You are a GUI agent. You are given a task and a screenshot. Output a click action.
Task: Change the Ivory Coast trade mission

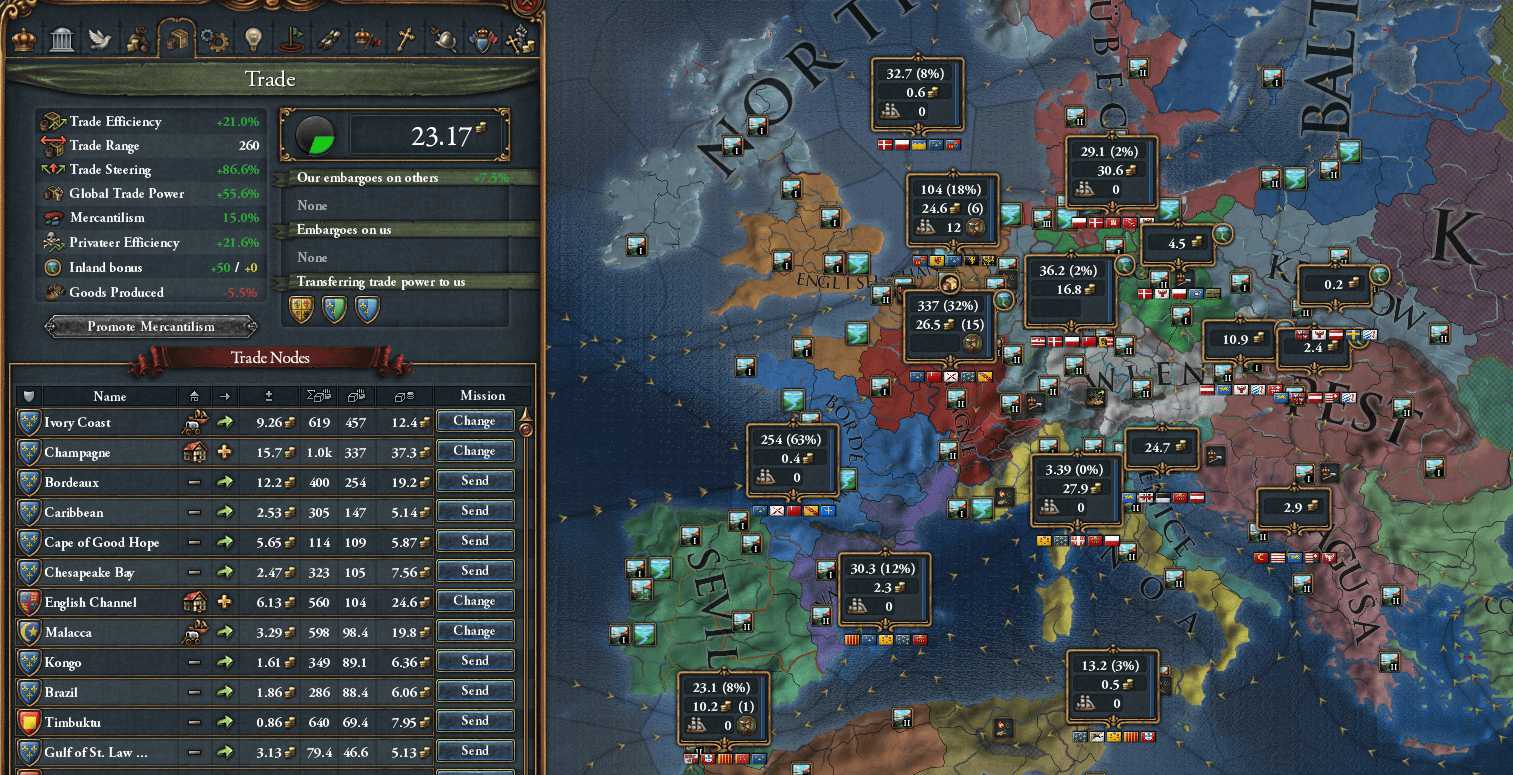click(x=475, y=421)
